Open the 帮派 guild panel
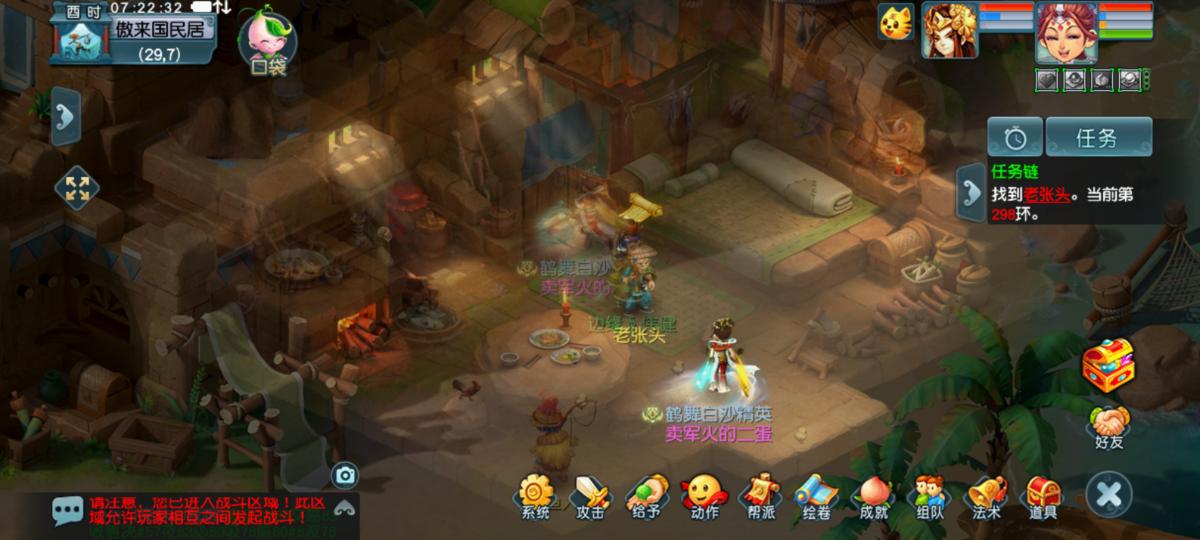The height and width of the screenshot is (540, 1200). [758, 495]
